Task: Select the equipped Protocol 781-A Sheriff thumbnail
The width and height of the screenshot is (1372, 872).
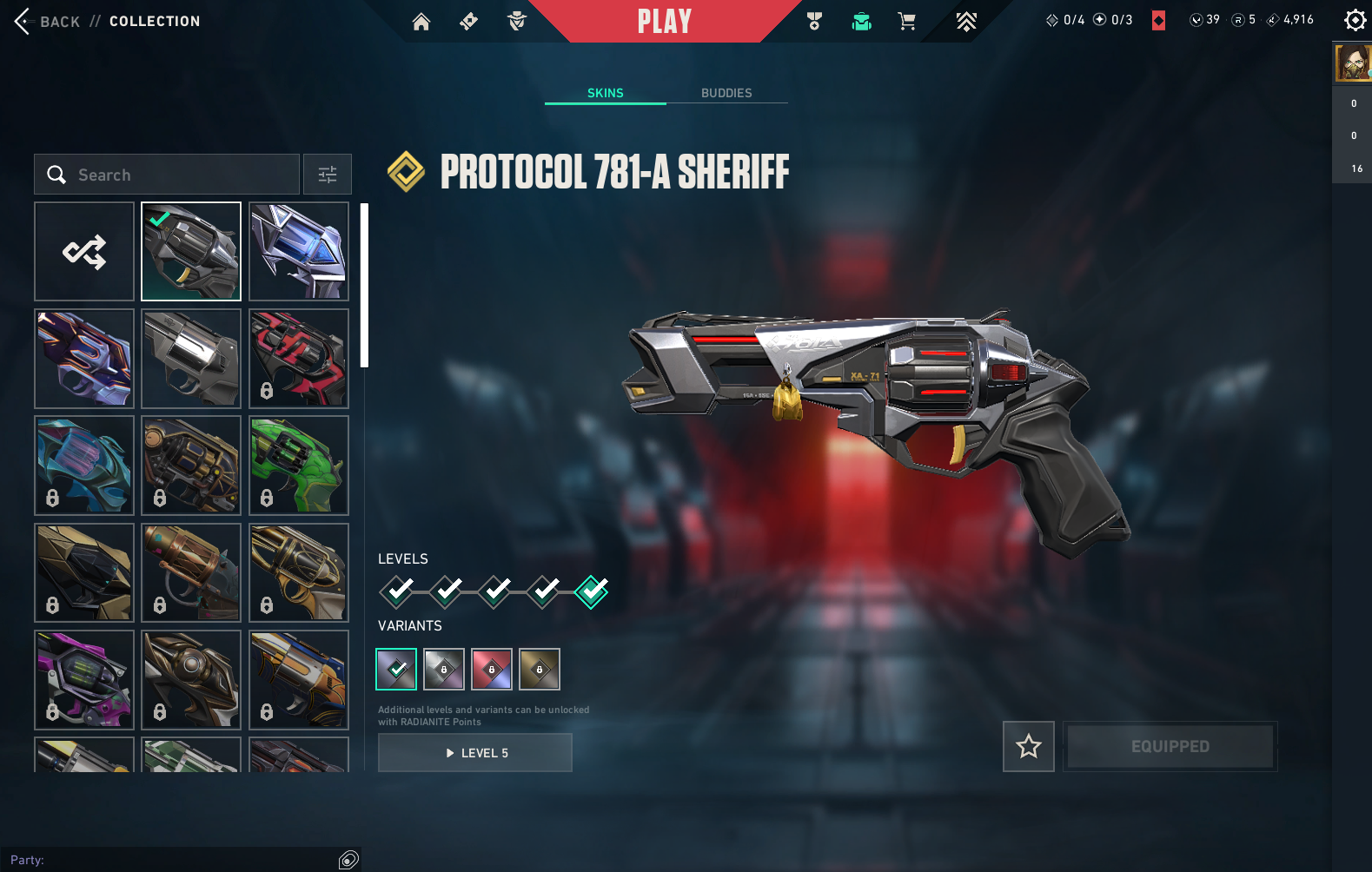Action: (x=191, y=252)
